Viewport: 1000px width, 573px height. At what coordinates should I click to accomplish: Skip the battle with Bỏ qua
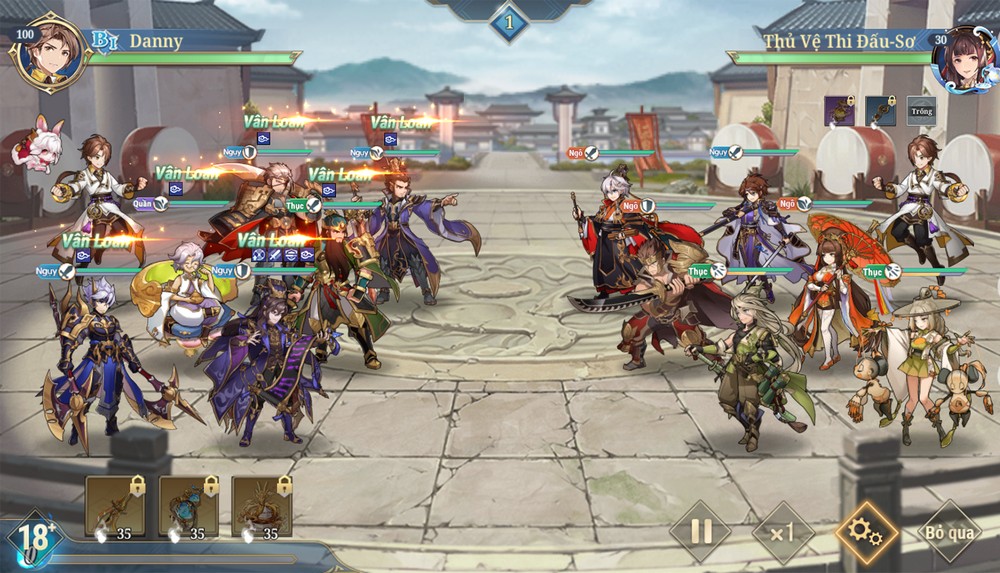tap(949, 531)
